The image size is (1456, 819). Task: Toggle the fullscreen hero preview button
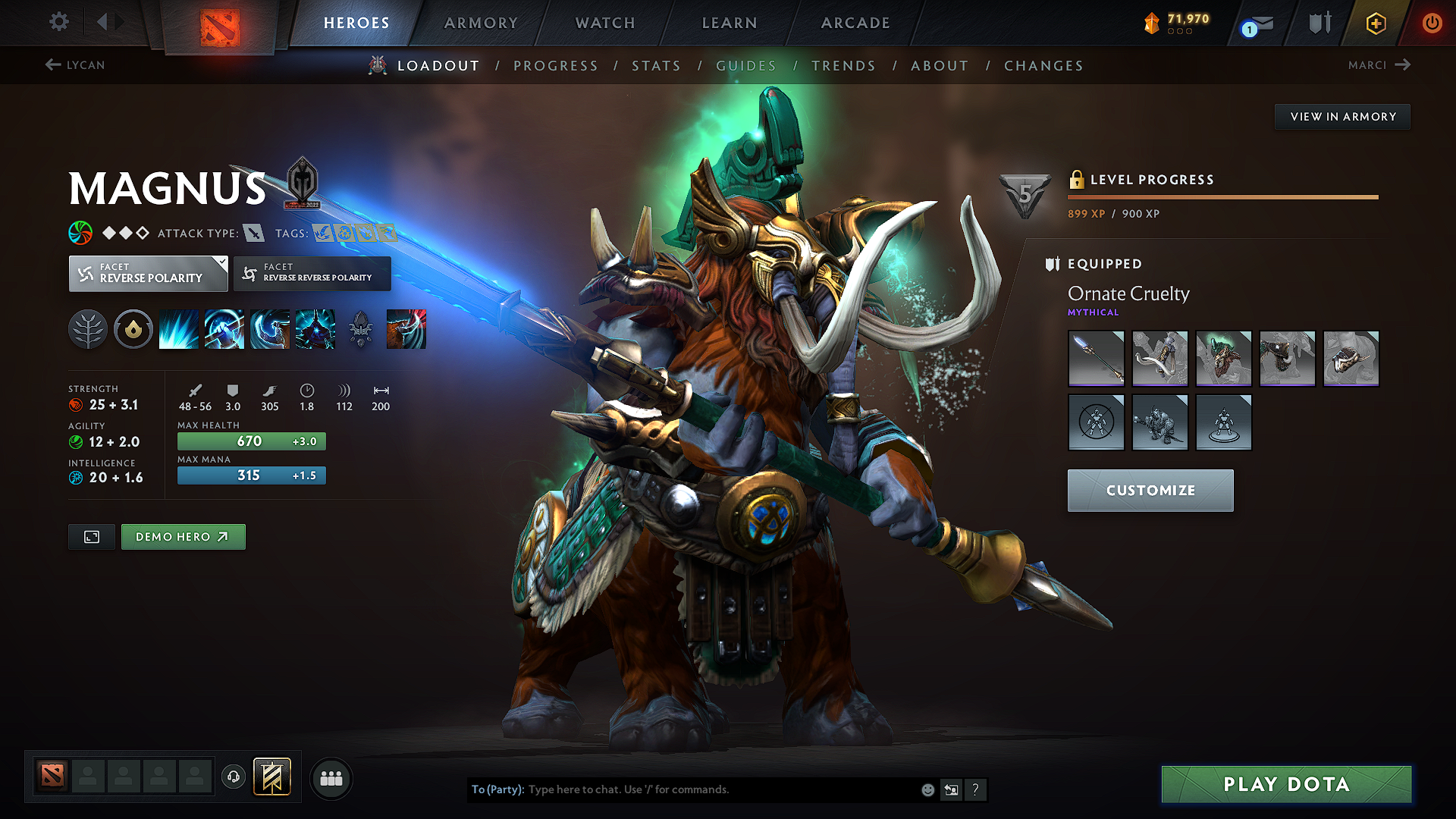(91, 536)
